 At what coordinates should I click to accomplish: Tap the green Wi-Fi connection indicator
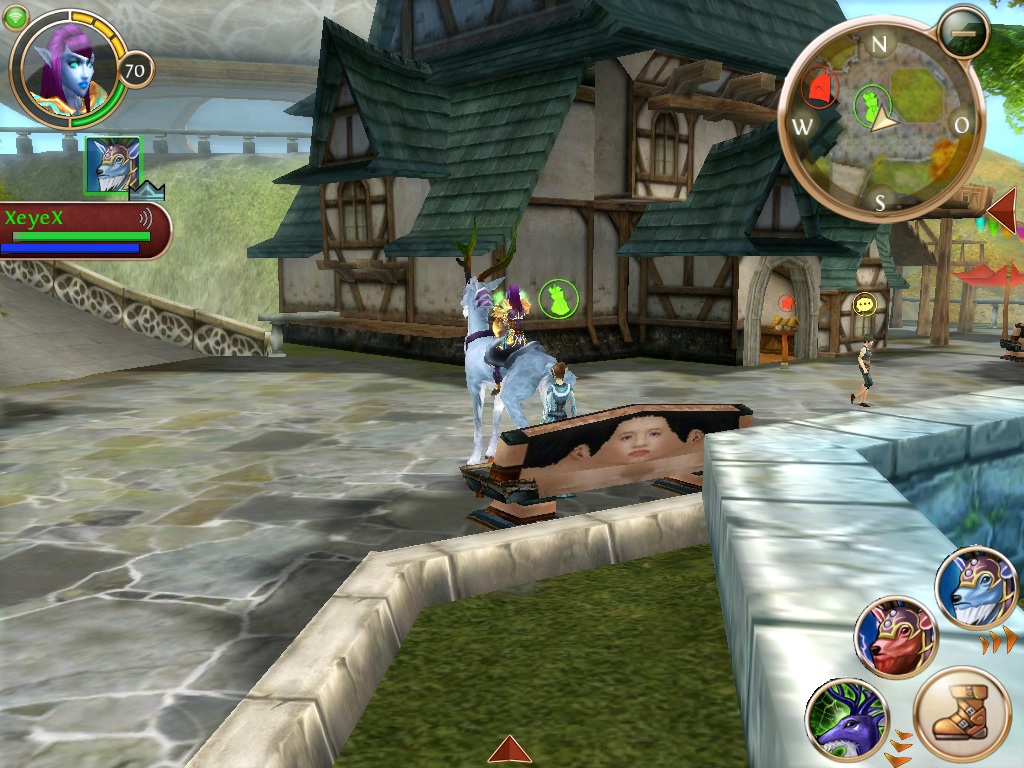(x=16, y=17)
